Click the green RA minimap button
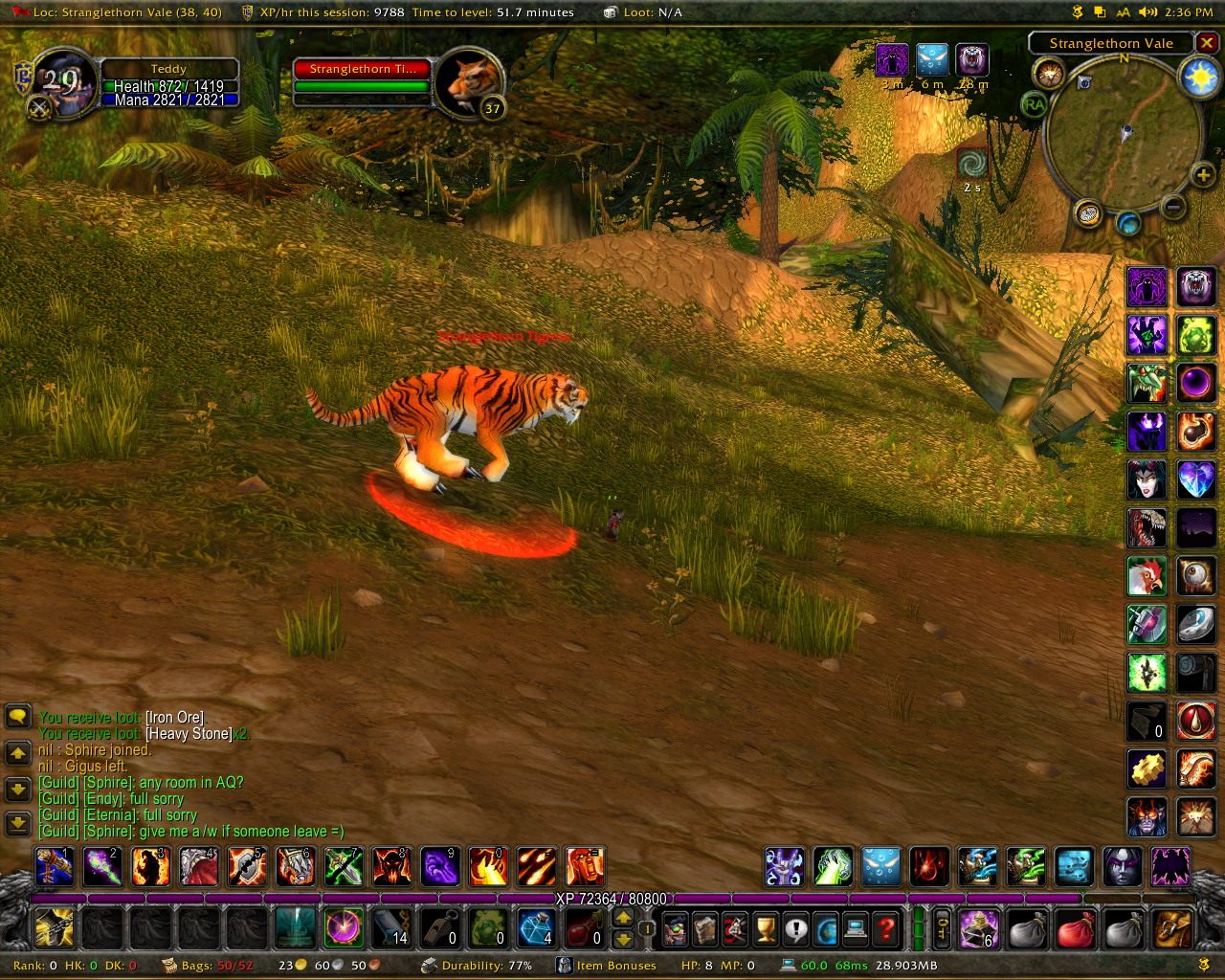This screenshot has width=1225, height=980. pos(1034,104)
